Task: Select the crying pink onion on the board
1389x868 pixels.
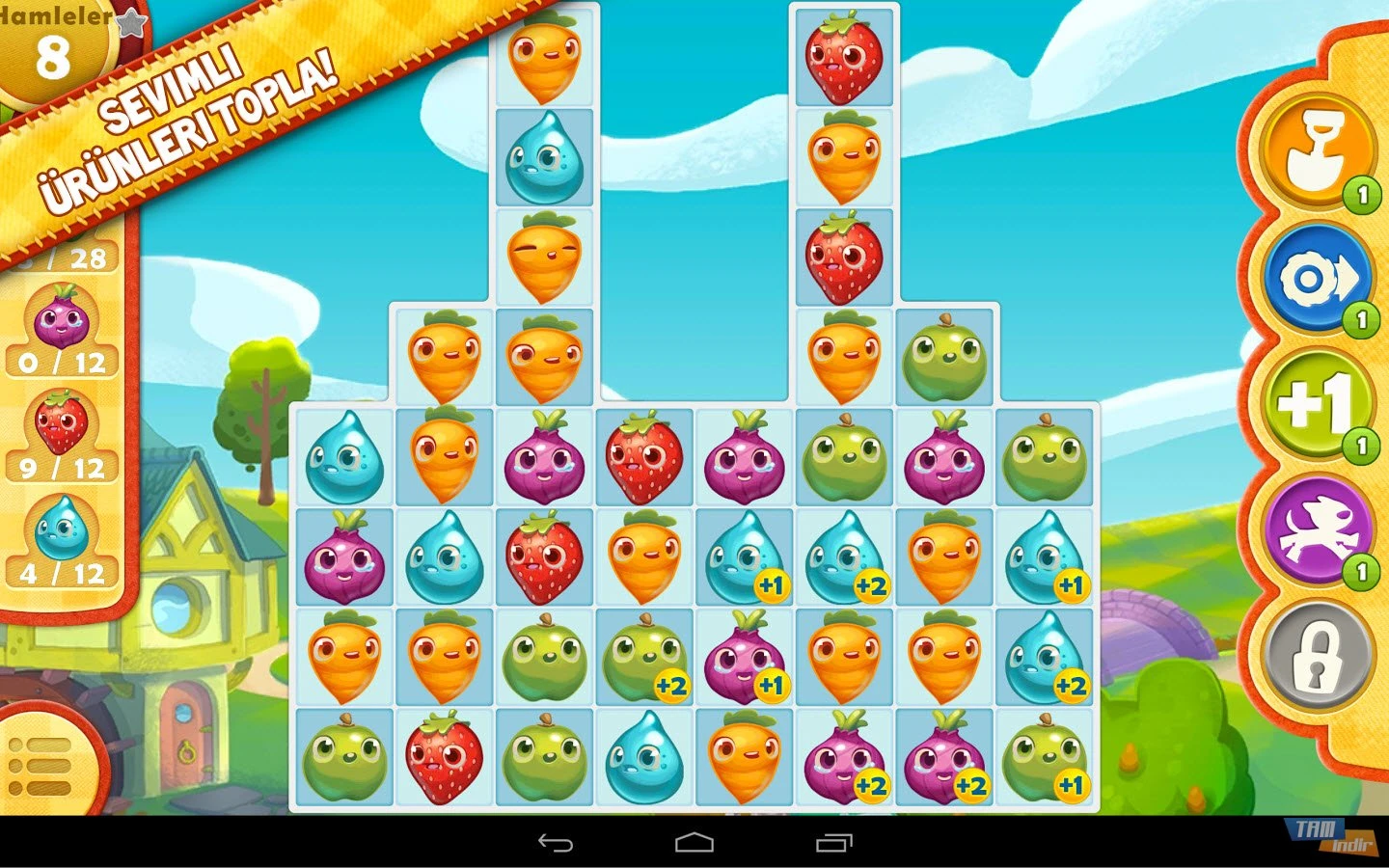Action: [344, 556]
